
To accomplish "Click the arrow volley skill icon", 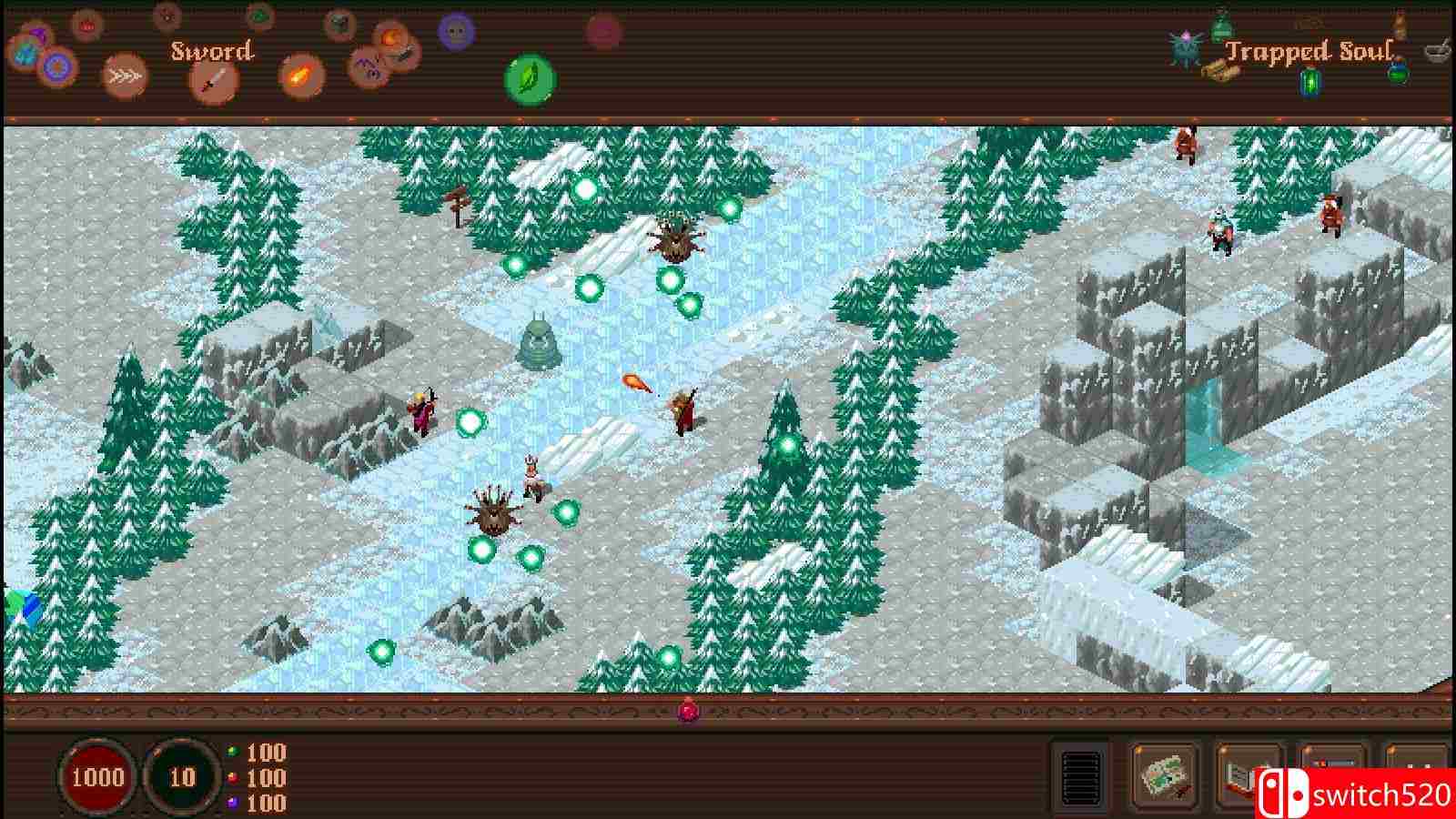I will 125,75.
